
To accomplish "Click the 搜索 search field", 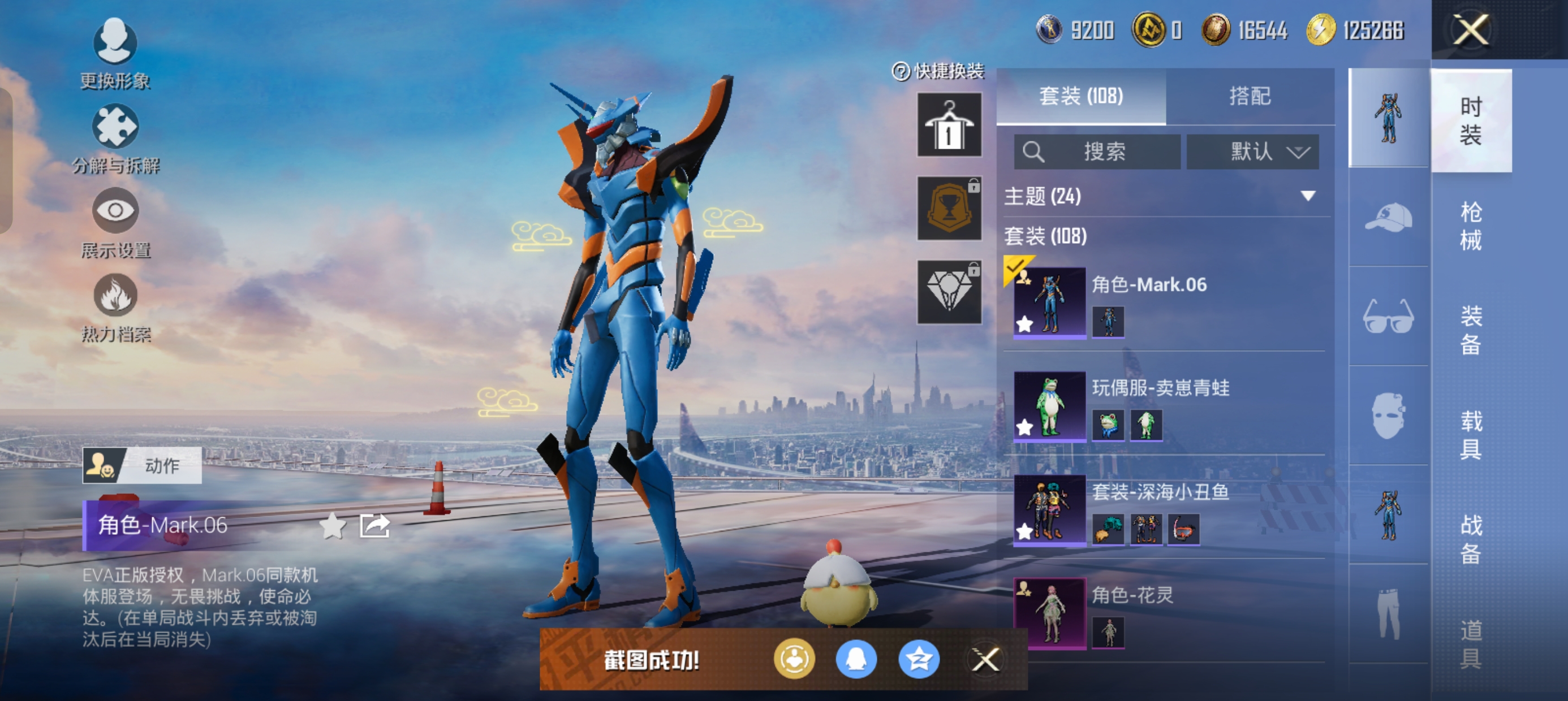I will pyautogui.click(x=1097, y=152).
